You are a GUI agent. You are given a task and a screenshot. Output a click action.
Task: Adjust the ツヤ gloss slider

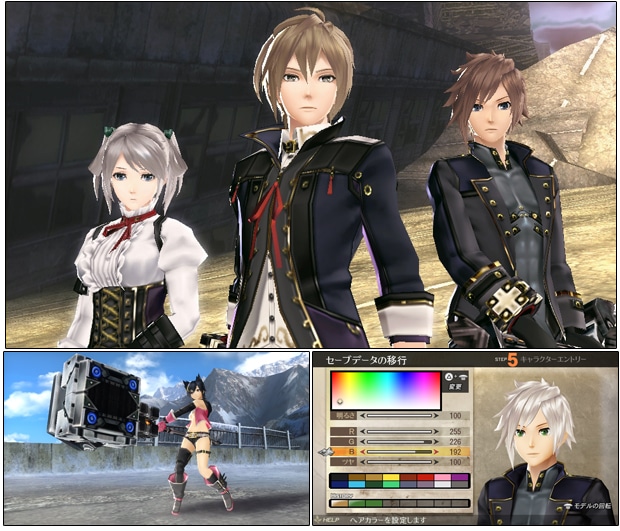[x=399, y=462]
